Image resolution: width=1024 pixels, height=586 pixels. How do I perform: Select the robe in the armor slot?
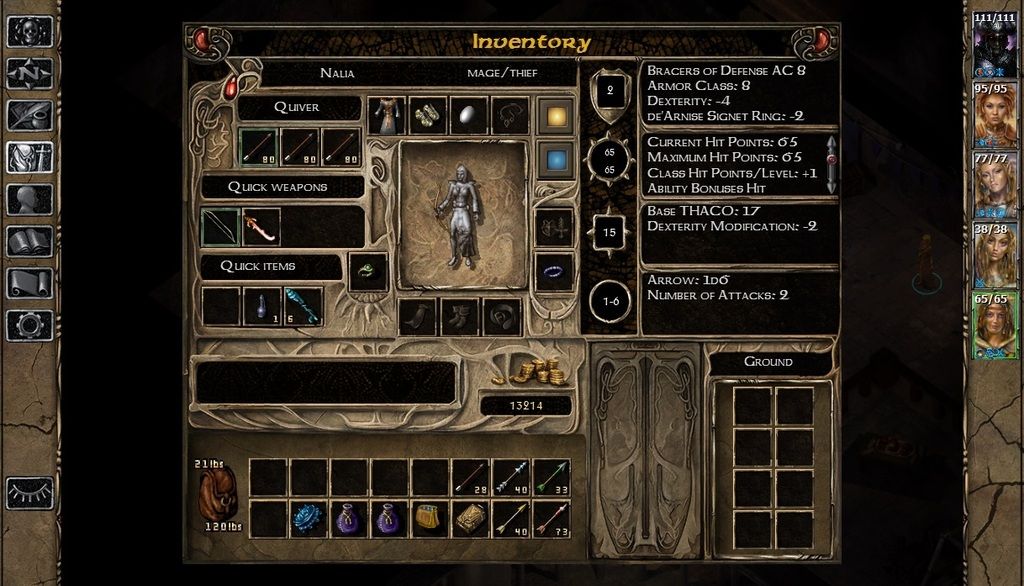pyautogui.click(x=387, y=116)
